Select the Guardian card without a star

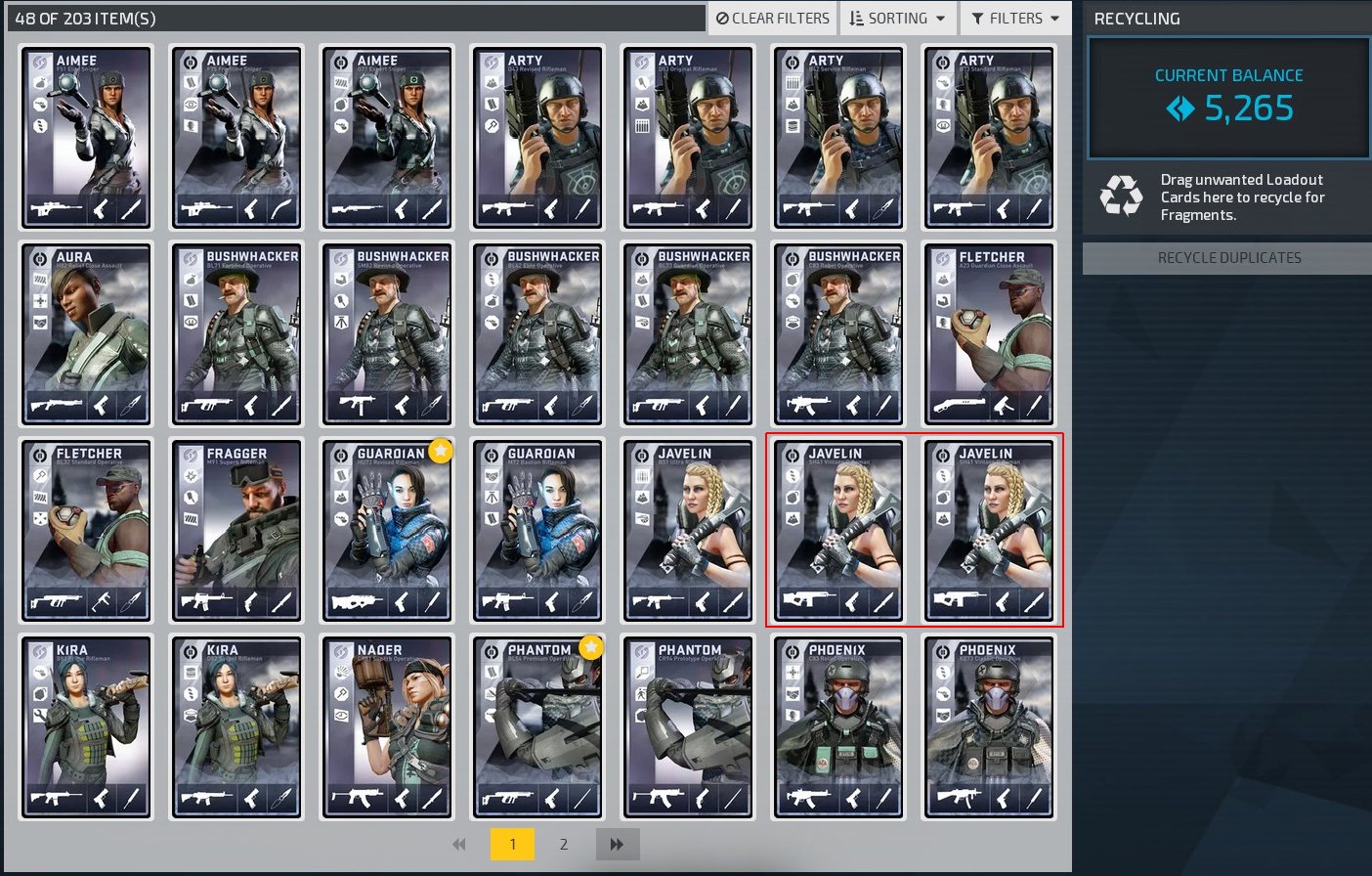click(538, 530)
